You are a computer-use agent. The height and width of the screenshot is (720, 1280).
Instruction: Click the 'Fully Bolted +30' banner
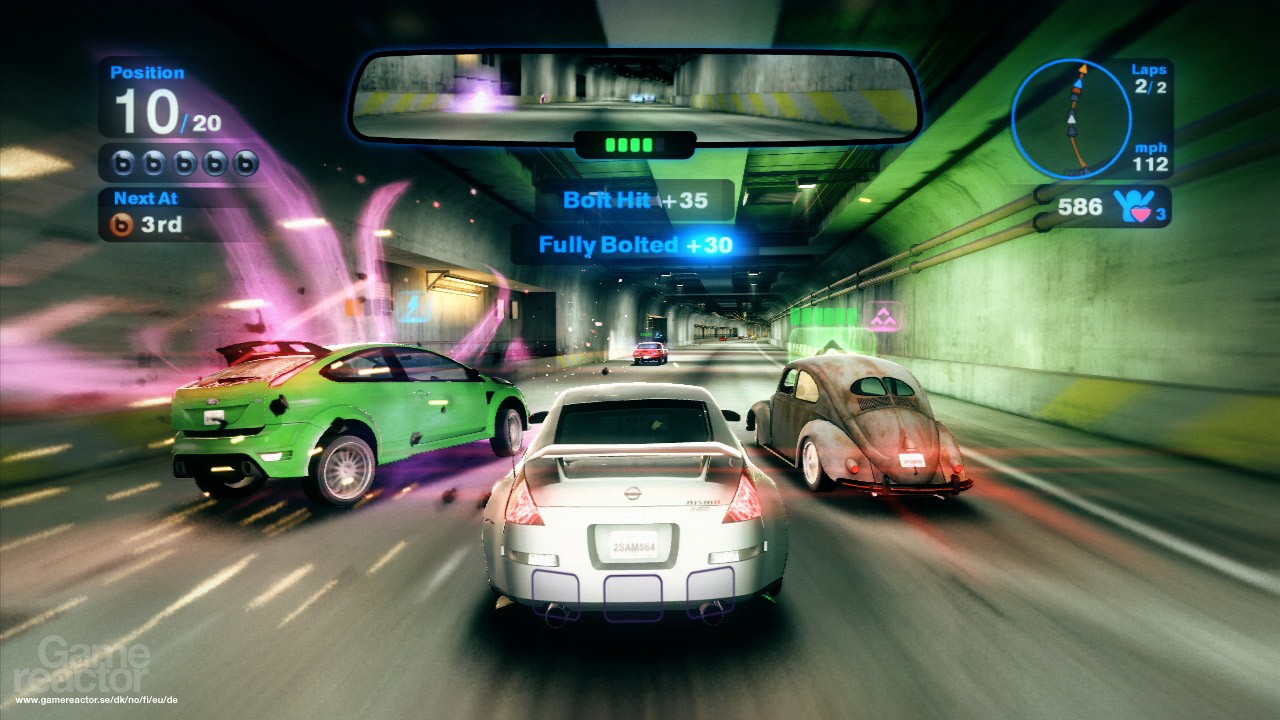tap(637, 243)
